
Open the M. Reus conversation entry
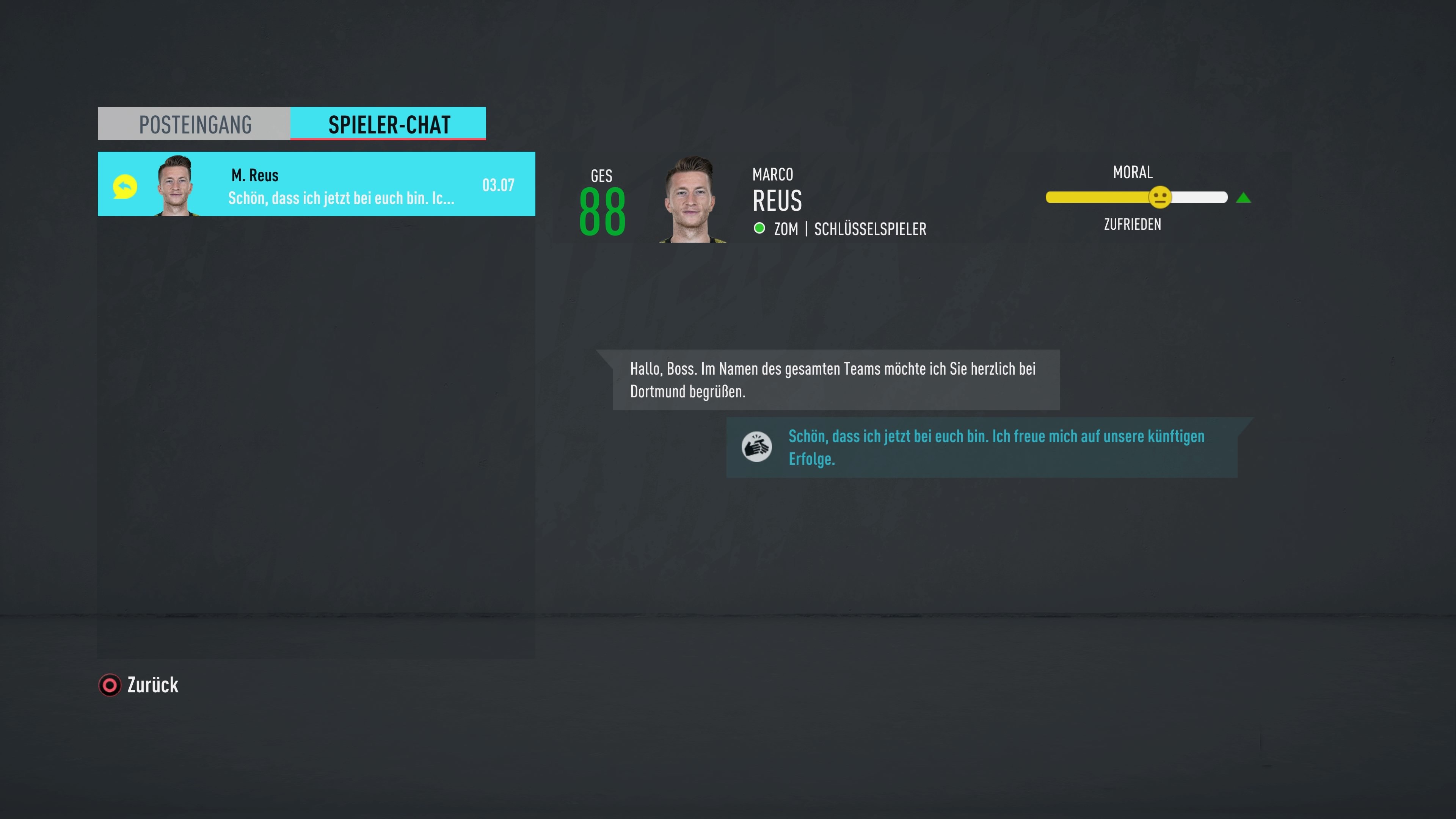(317, 184)
